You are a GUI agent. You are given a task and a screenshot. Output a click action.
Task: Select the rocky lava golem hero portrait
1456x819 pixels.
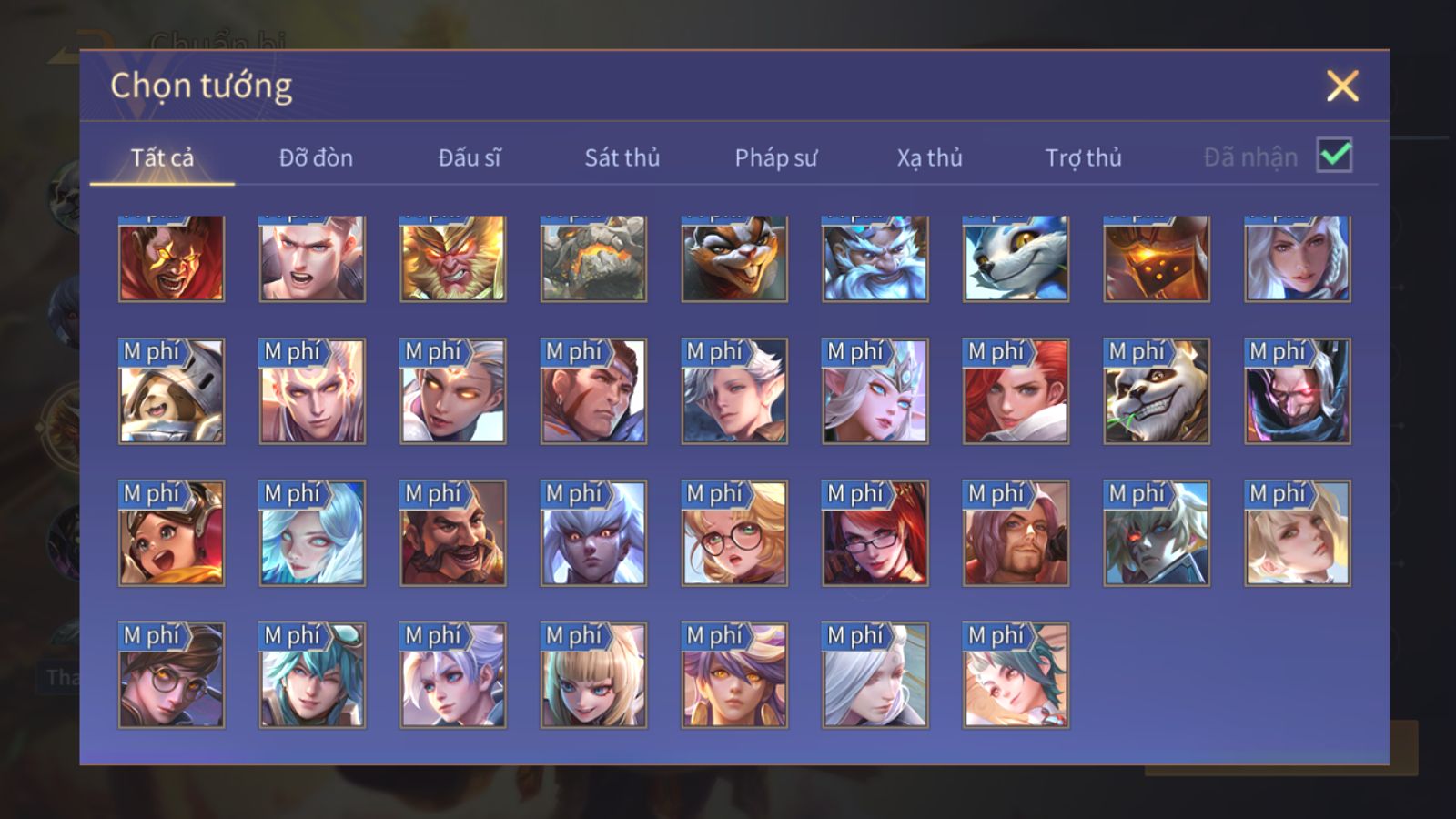(593, 258)
